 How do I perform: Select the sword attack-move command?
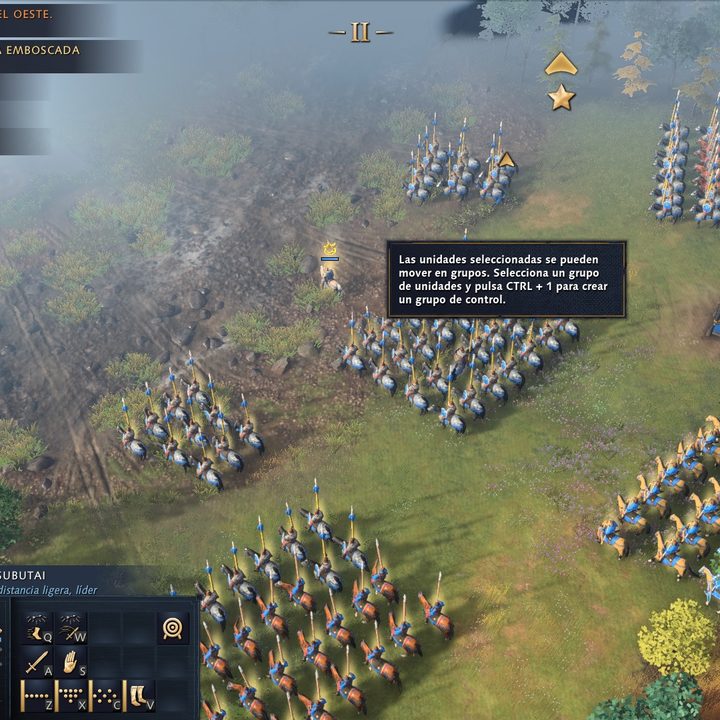(x=37, y=662)
